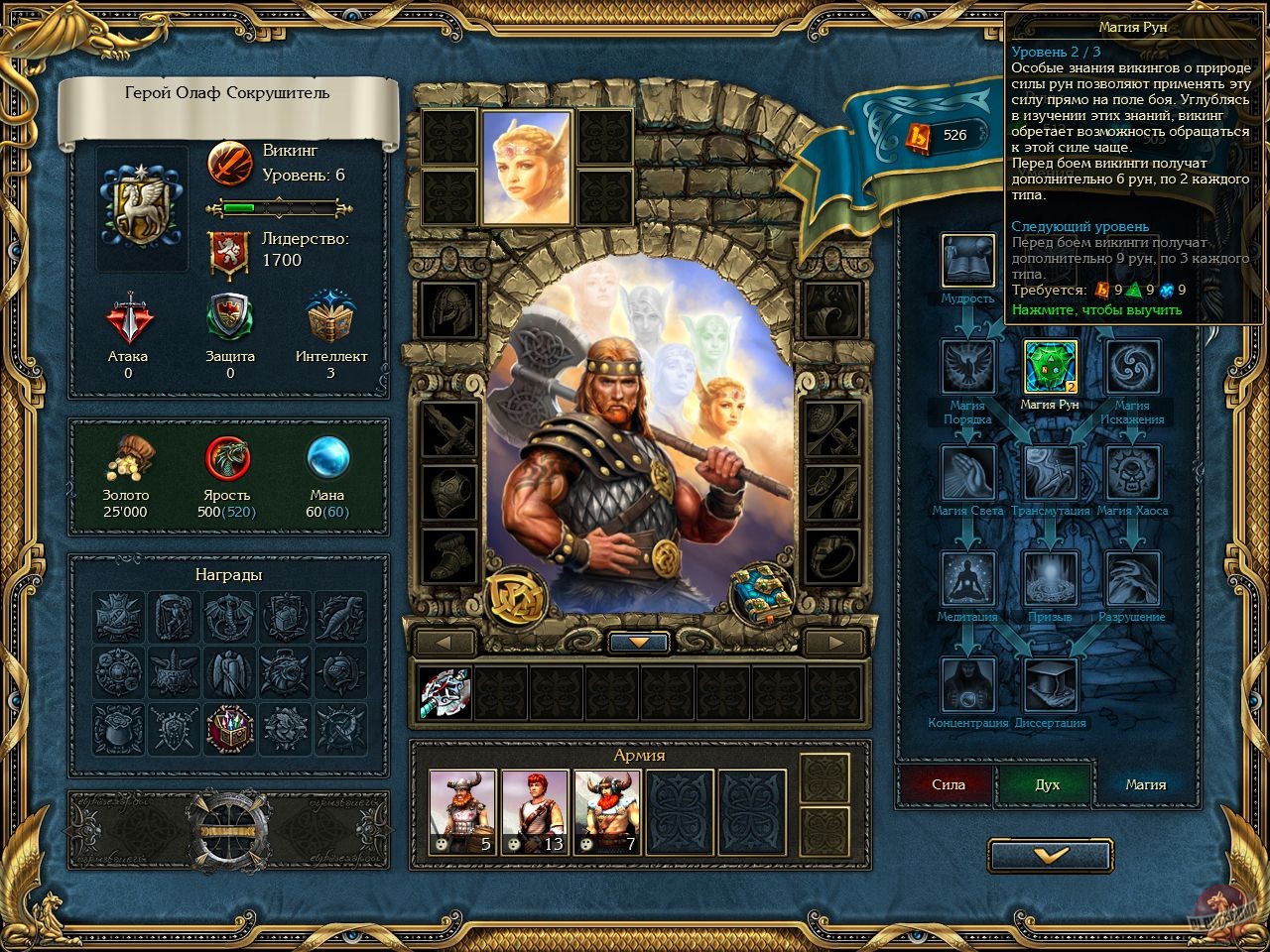Image resolution: width=1270 pixels, height=952 pixels.
Task: Open the Медитация skill icon
Action: click(967, 576)
